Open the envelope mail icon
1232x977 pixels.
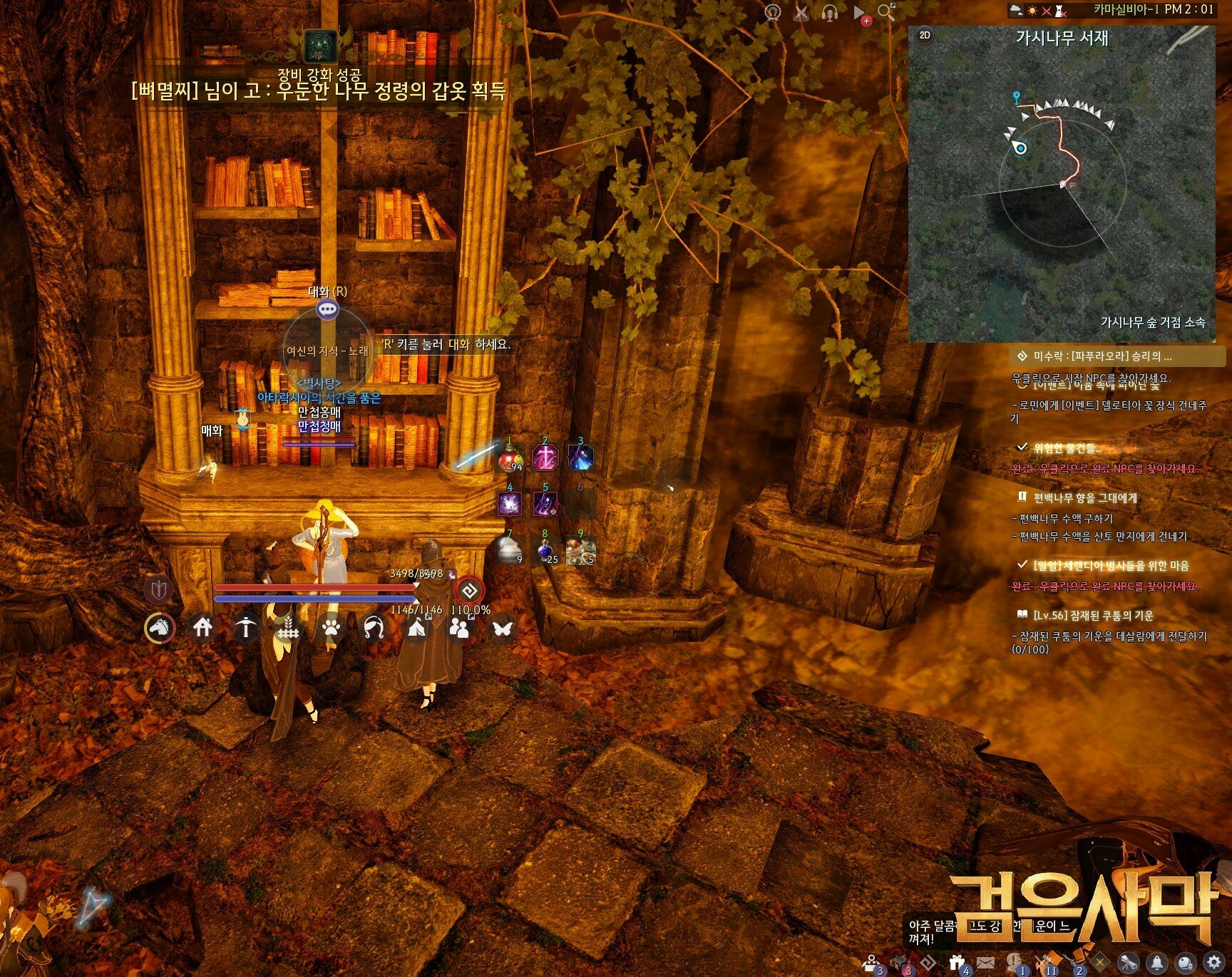[985, 963]
